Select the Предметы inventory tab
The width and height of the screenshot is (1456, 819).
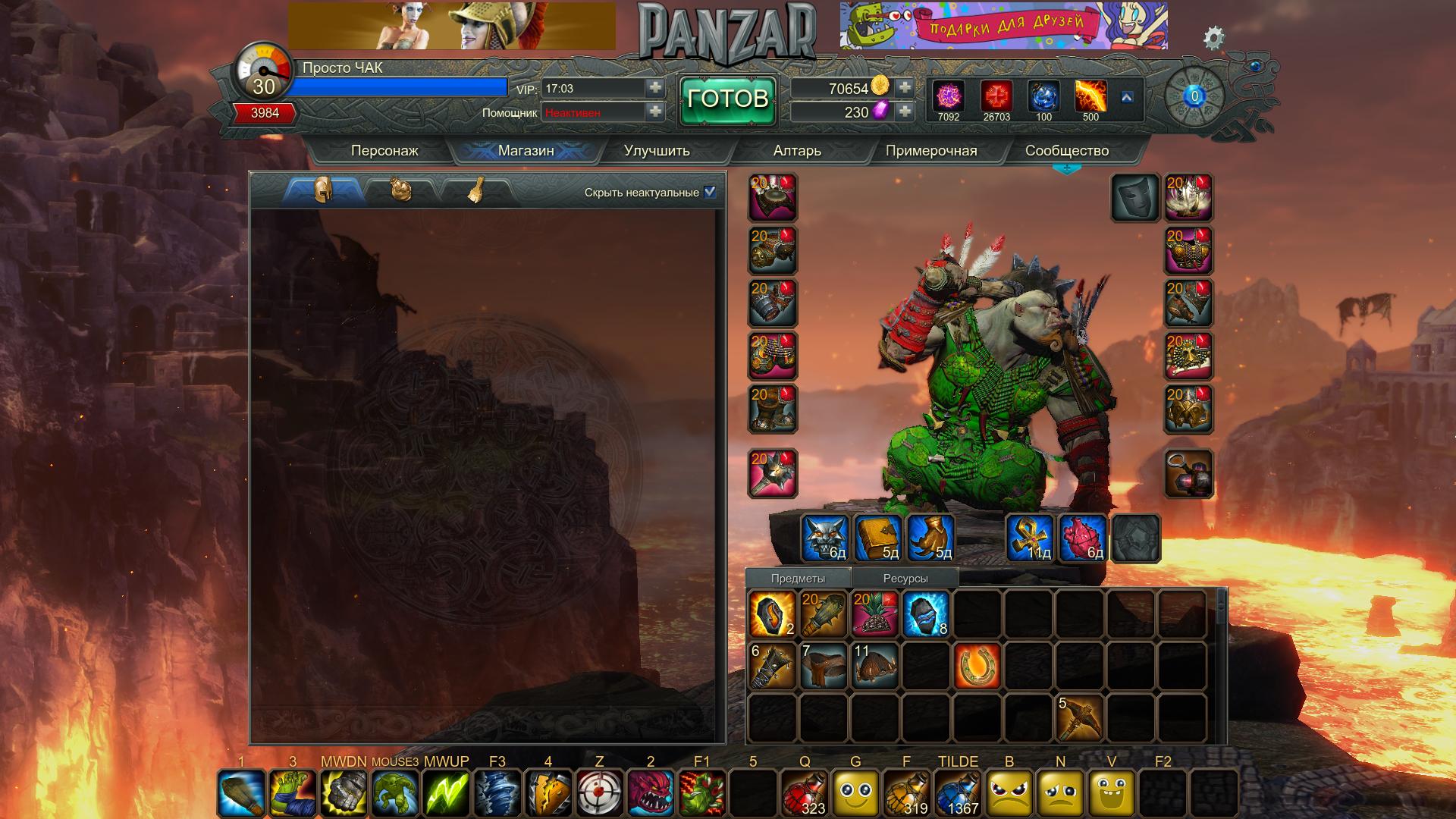pyautogui.click(x=798, y=578)
